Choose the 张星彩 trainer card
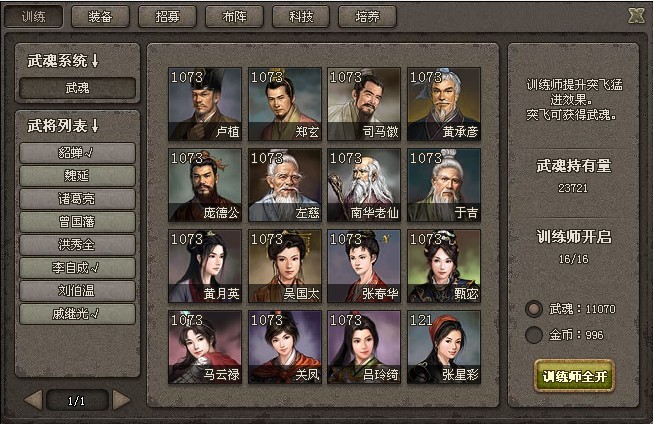653x424 pixels. 444,346
